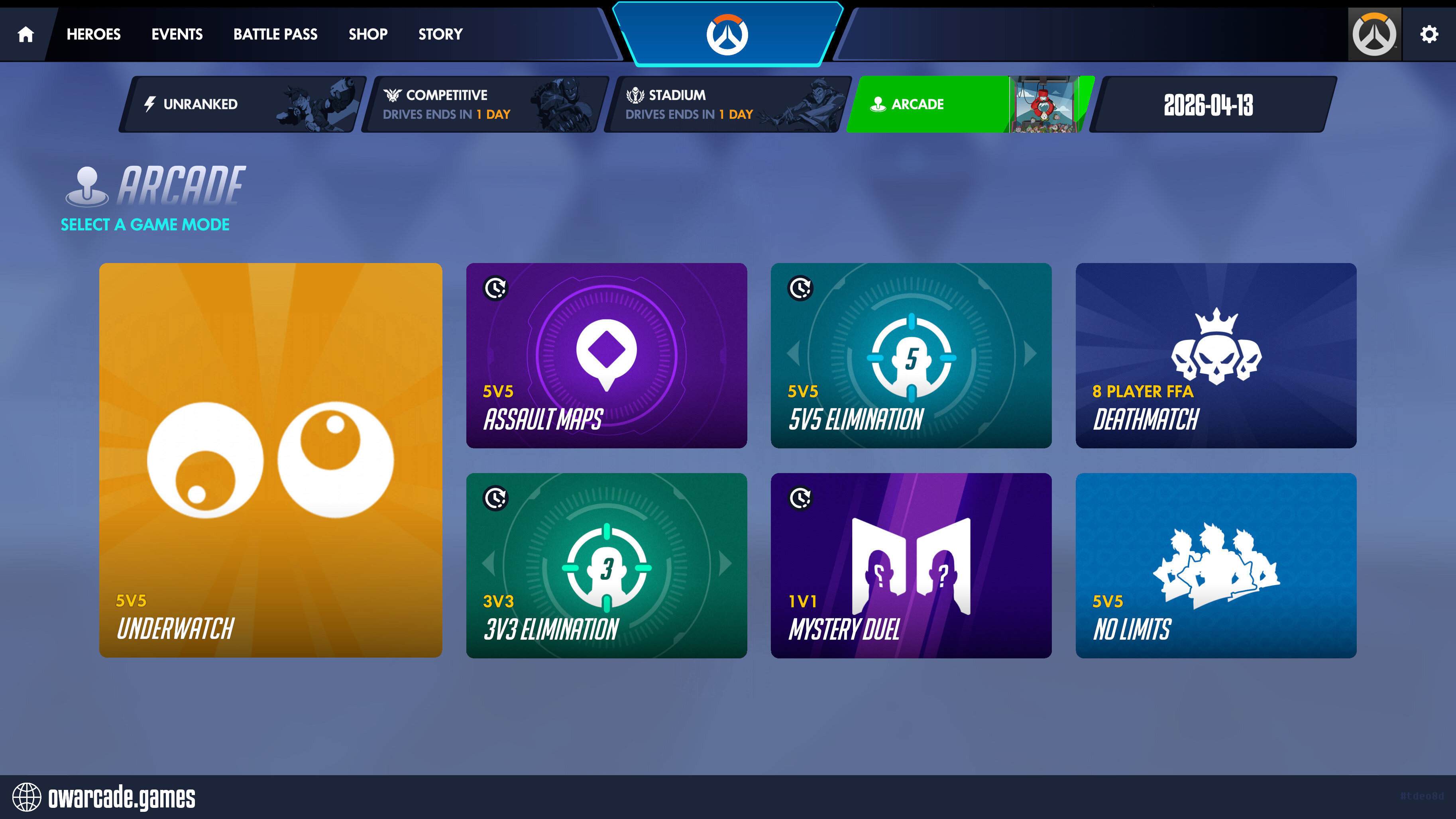Go to the home screen icon
Viewport: 1456px width, 819px height.
pos(26,35)
